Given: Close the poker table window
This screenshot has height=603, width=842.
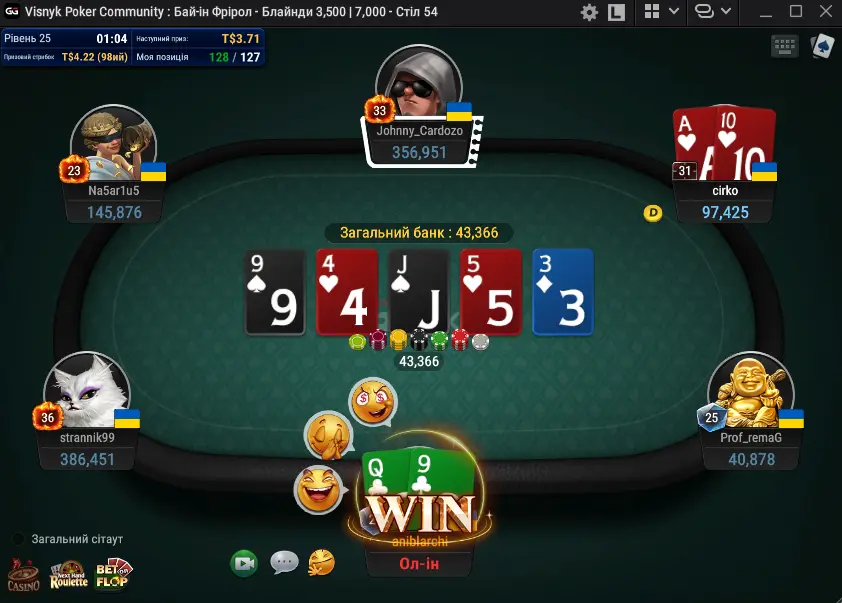Looking at the screenshot, I should click(825, 12).
